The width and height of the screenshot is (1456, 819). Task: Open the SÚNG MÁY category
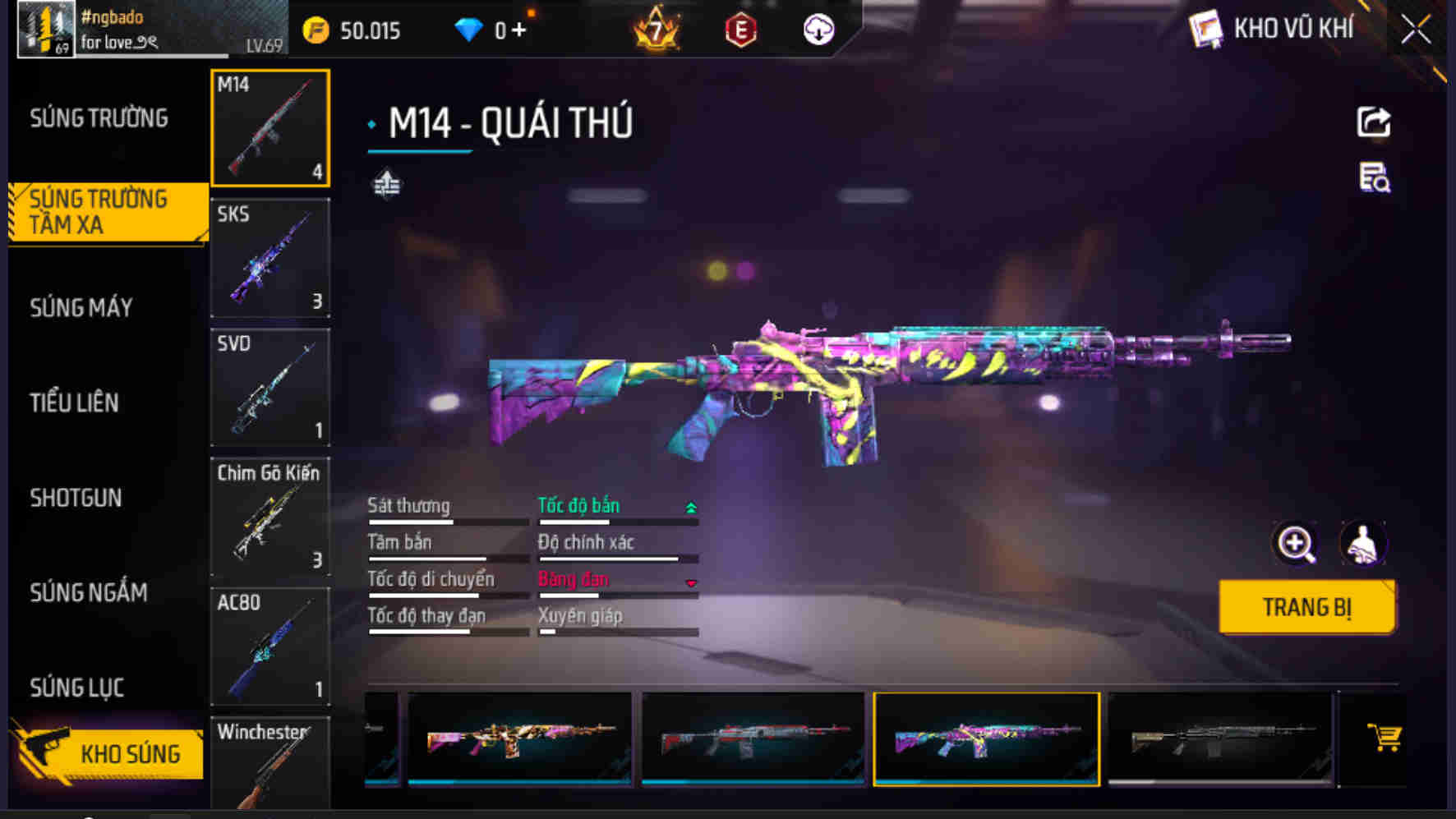[81, 308]
